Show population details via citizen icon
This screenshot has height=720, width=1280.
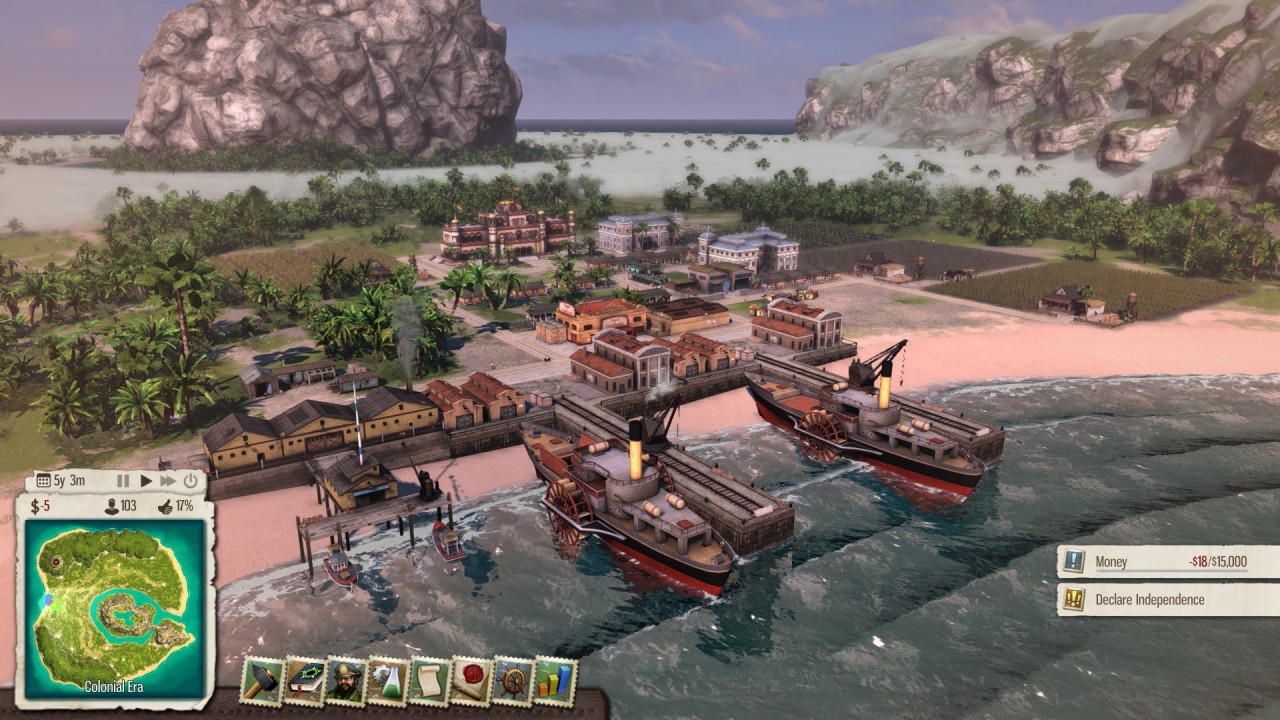click(111, 507)
